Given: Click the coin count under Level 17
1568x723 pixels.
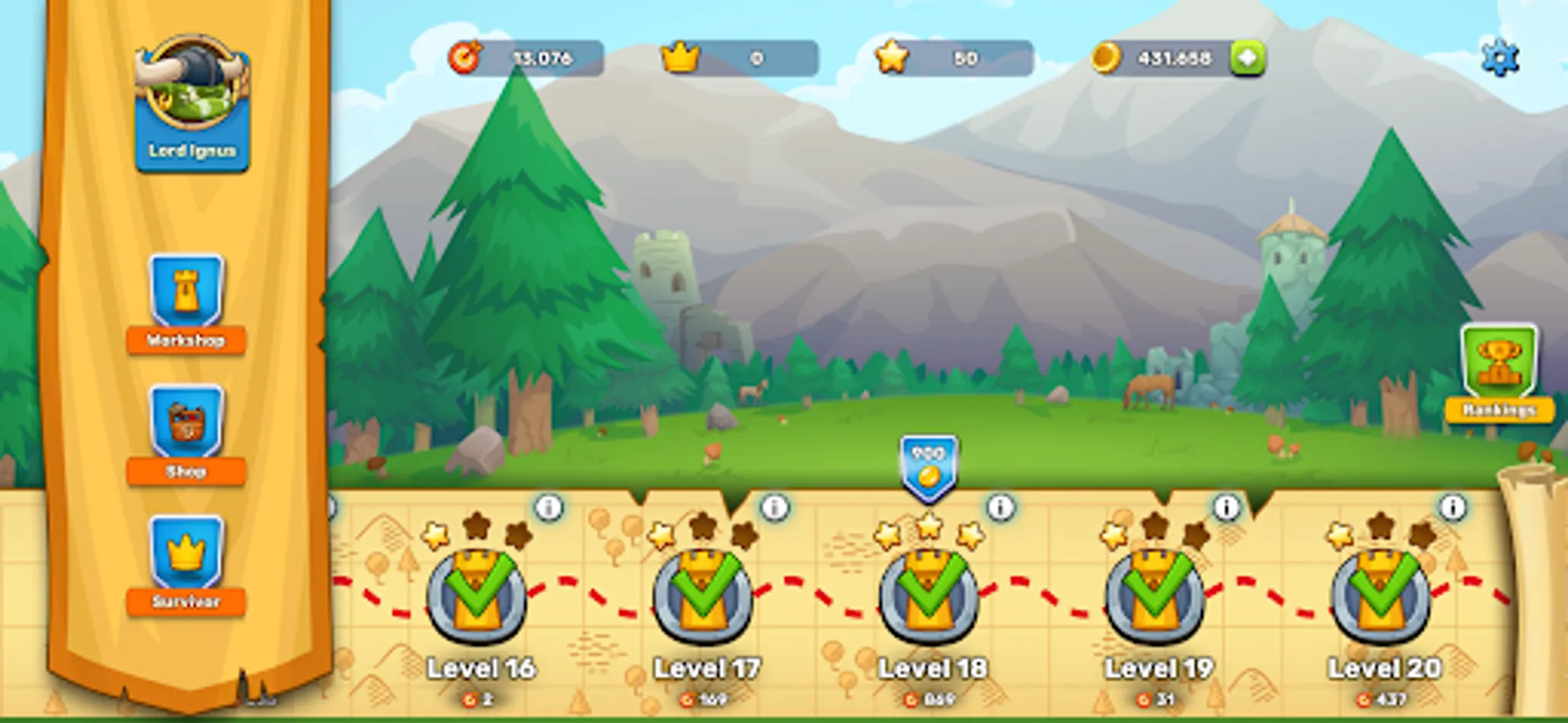Looking at the screenshot, I should click(x=705, y=697).
